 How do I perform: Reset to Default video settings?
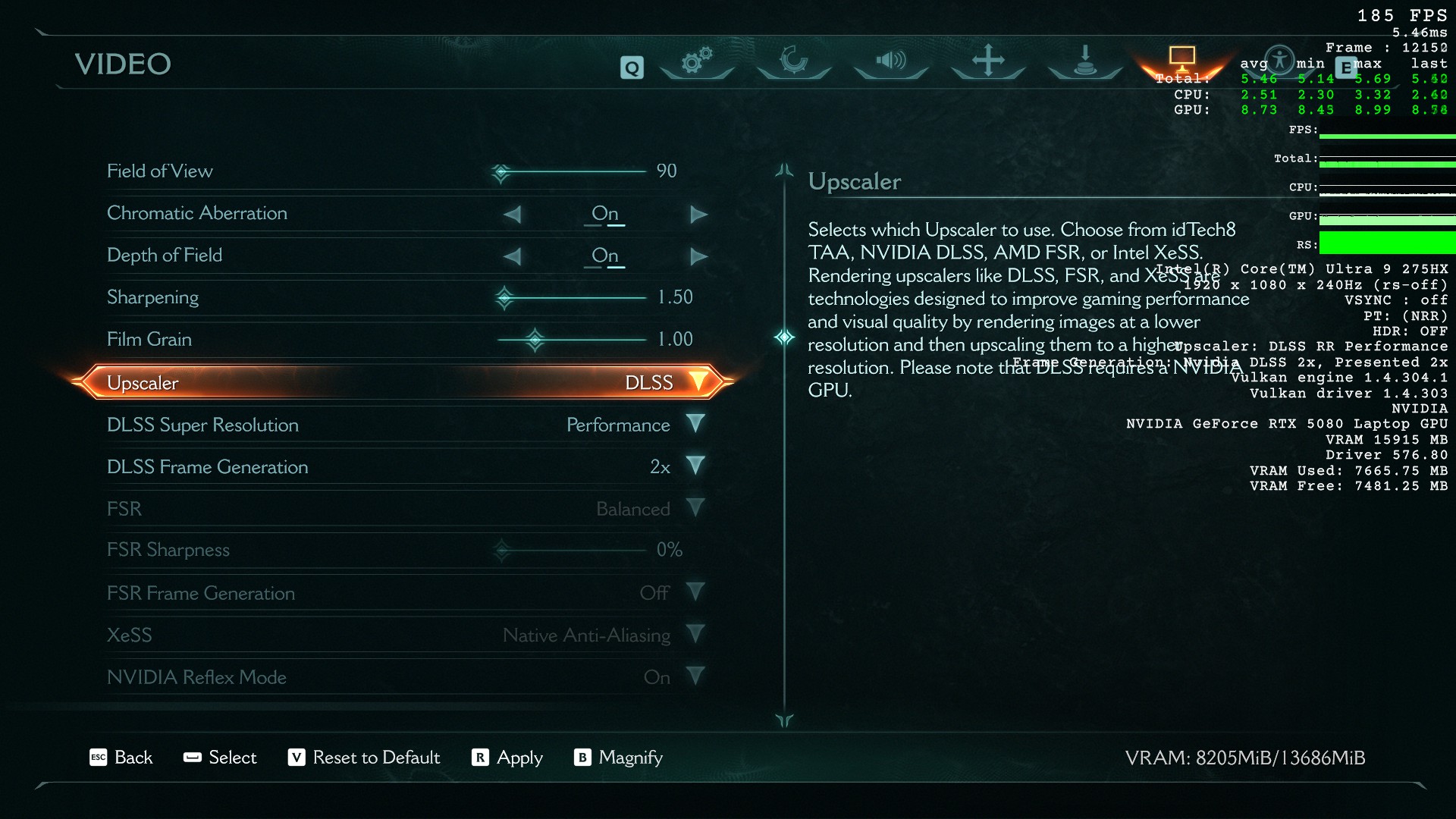coord(365,758)
